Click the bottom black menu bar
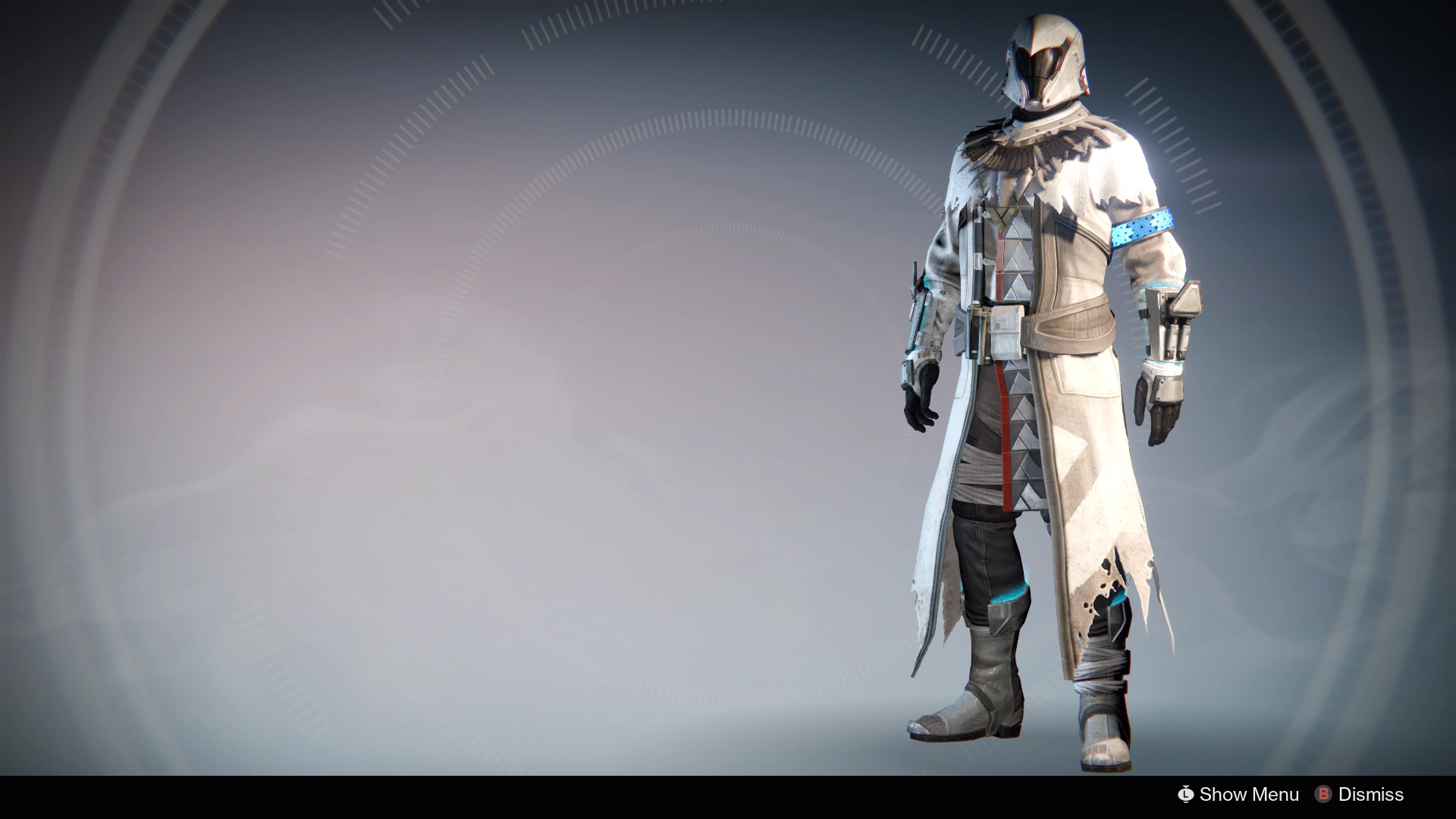Image resolution: width=1456 pixels, height=819 pixels. coord(728,795)
